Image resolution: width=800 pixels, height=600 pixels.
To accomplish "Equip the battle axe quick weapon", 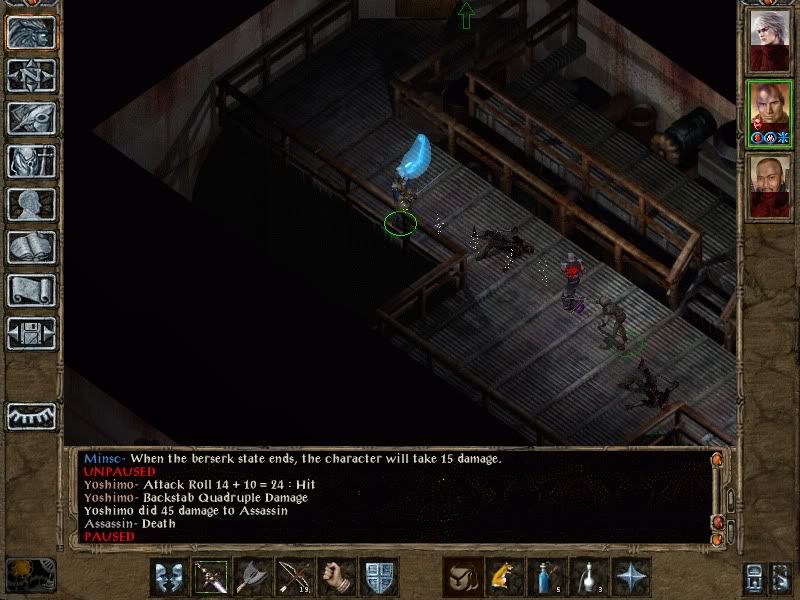I will (253, 577).
